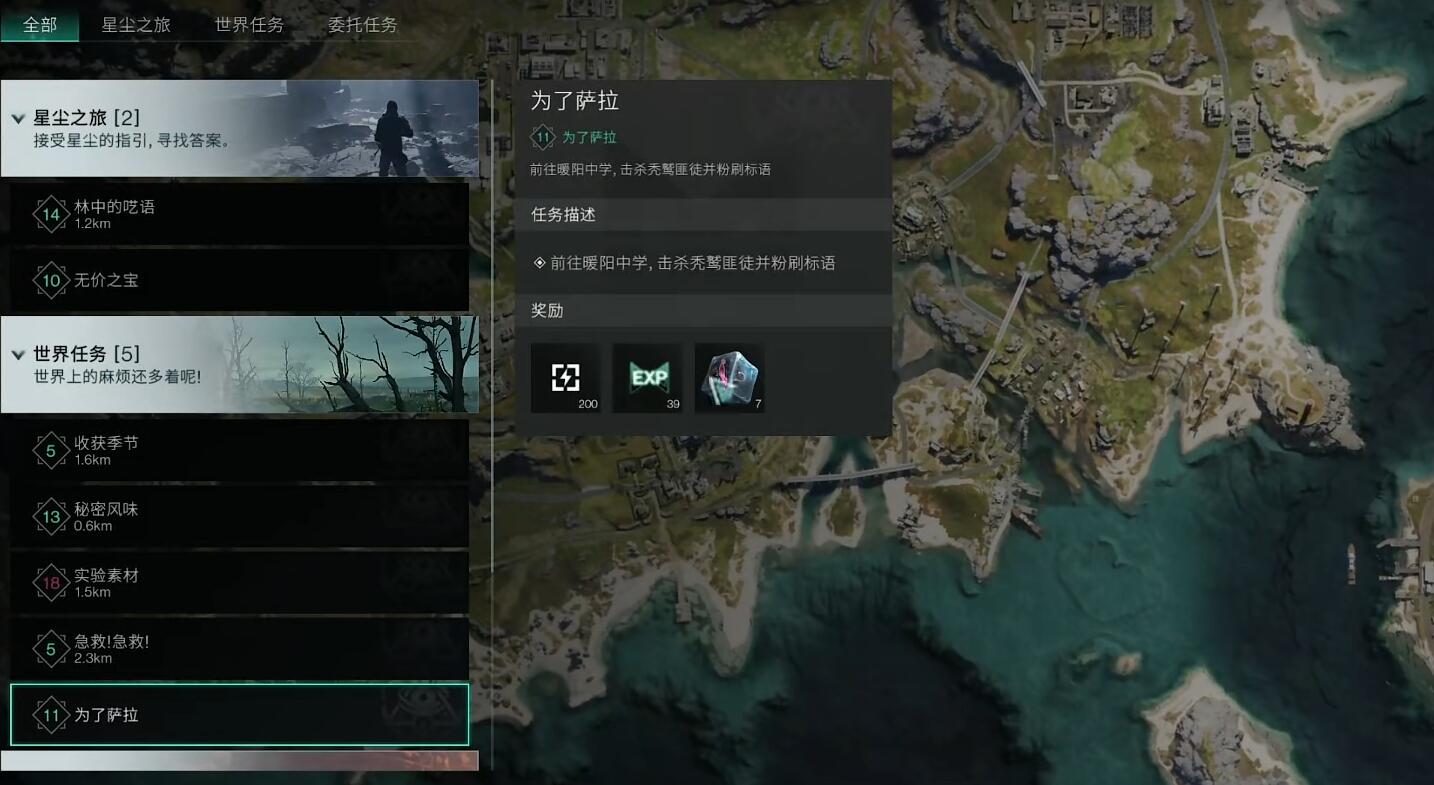Collapse the 星尘之旅 [2] section
Screen dimensions: 1434x785
coord(18,117)
